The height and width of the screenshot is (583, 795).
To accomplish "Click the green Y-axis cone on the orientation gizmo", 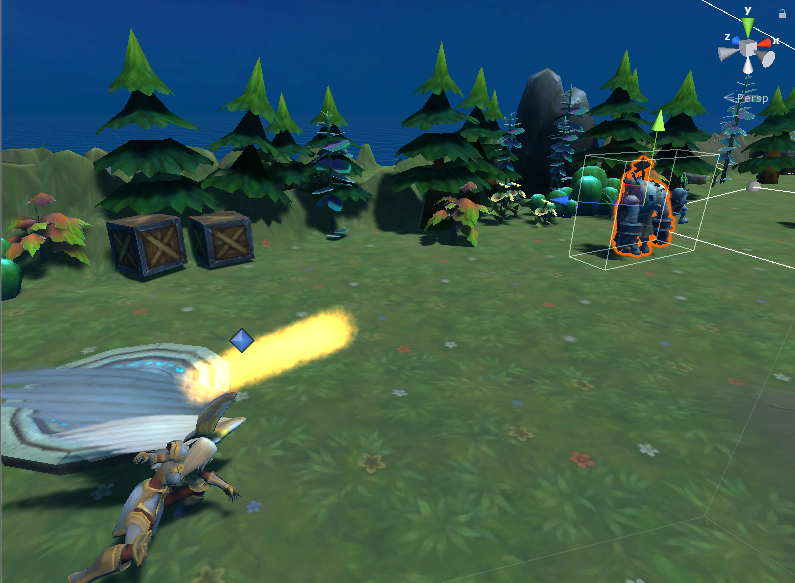I will pos(747,24).
